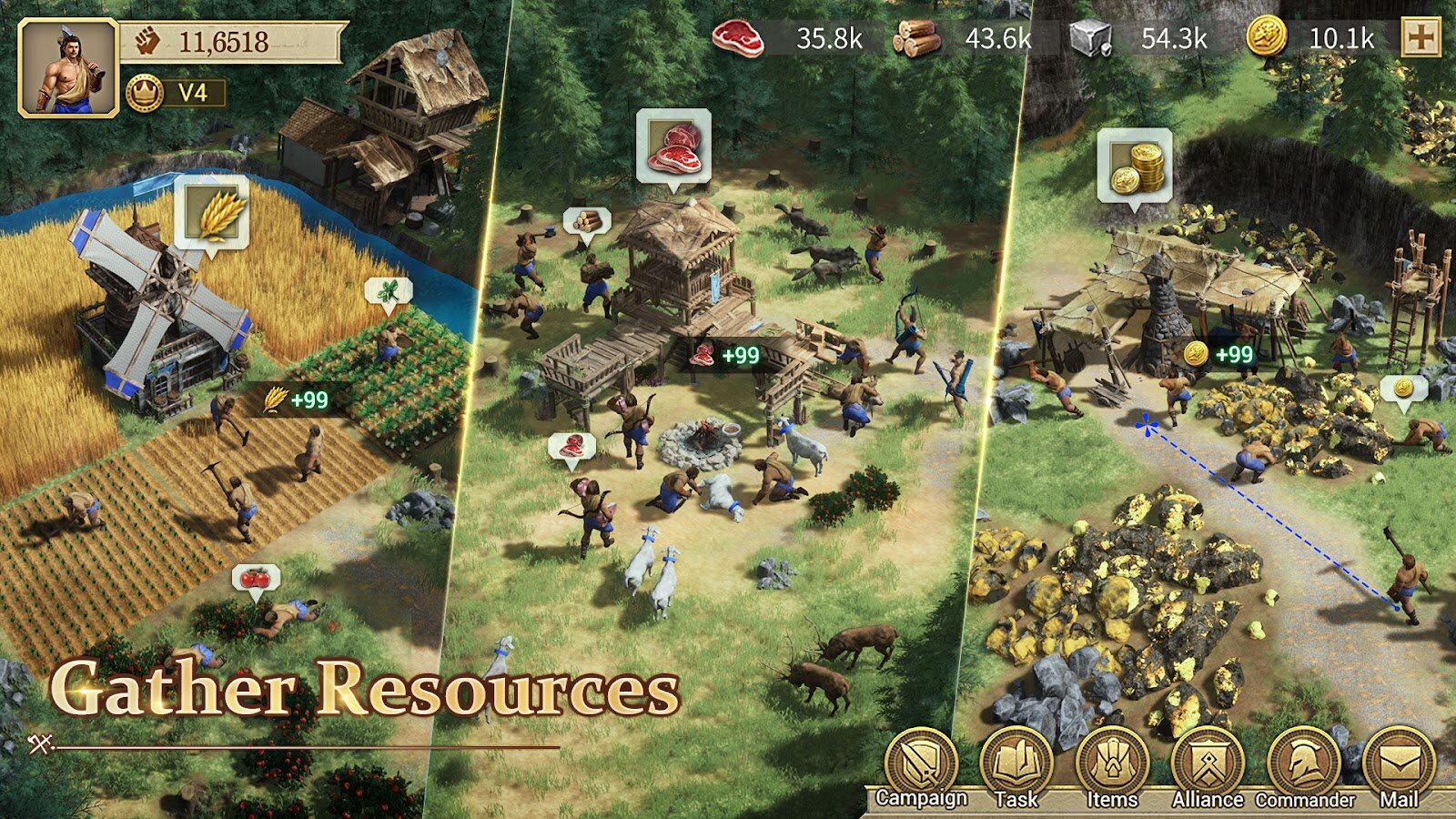The width and height of the screenshot is (1456, 819).
Task: Open the player avatar portrait
Action: coord(68,69)
